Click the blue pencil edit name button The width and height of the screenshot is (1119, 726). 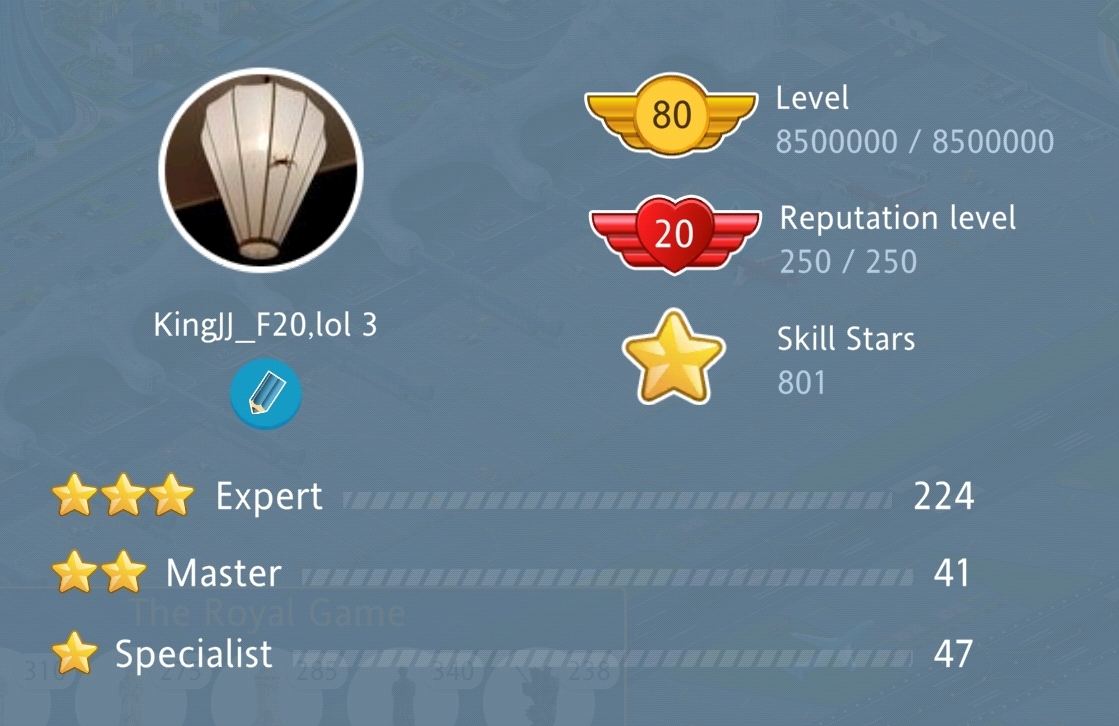click(x=266, y=395)
